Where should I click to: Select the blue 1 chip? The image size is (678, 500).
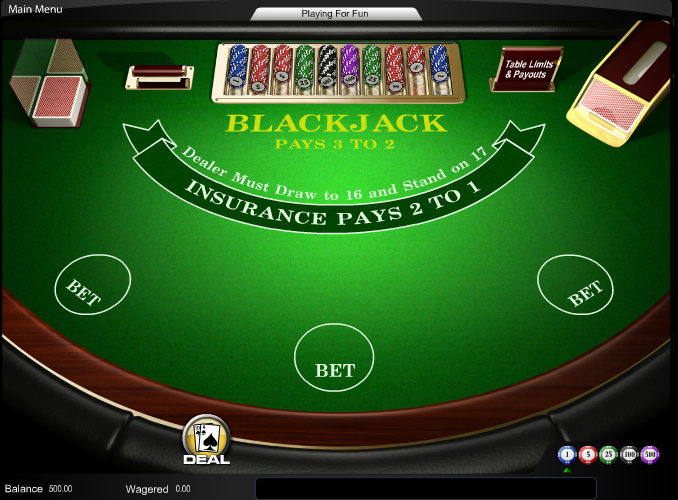coord(567,455)
